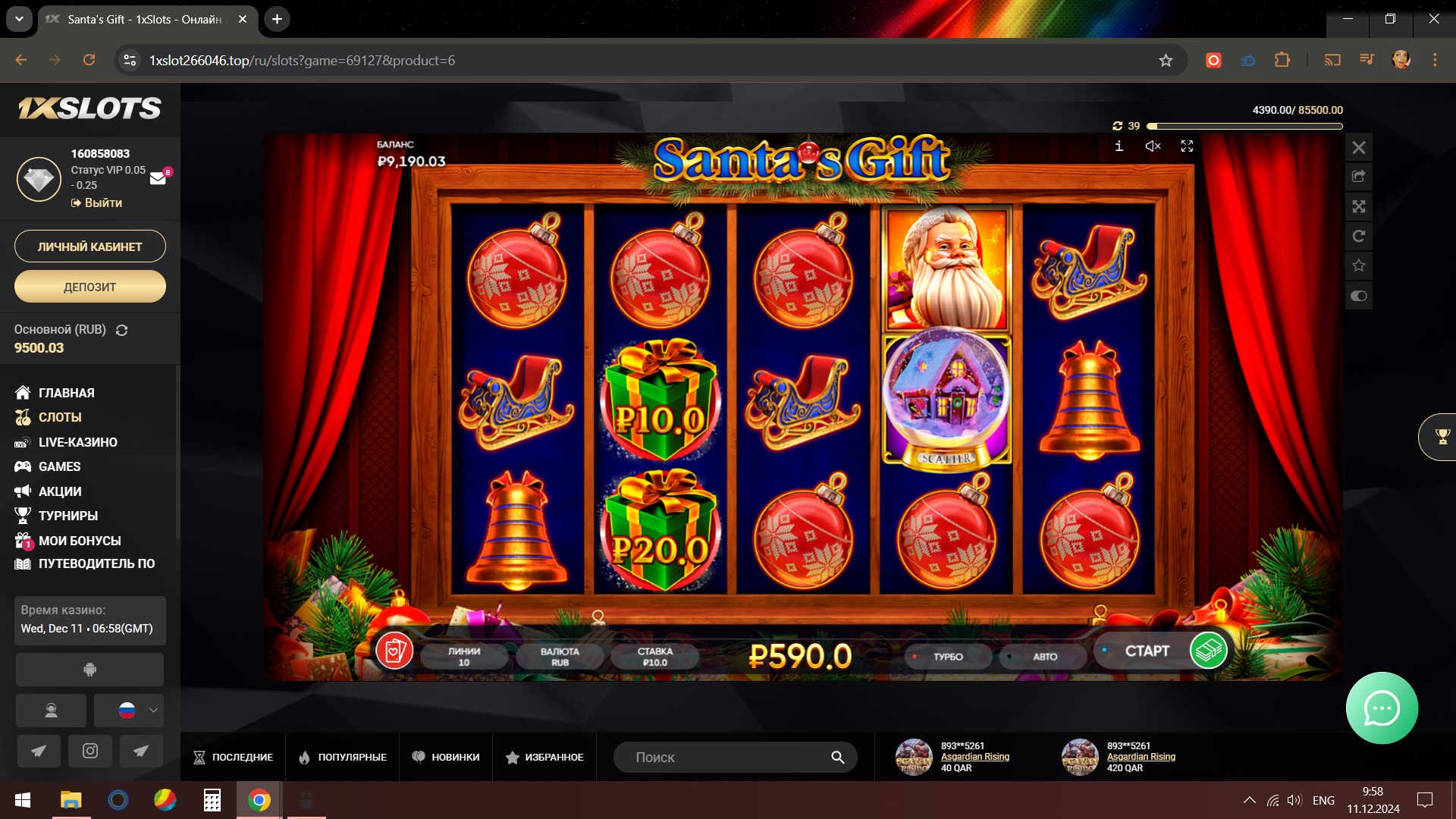Open the СТАВКА bet selector

click(x=654, y=657)
